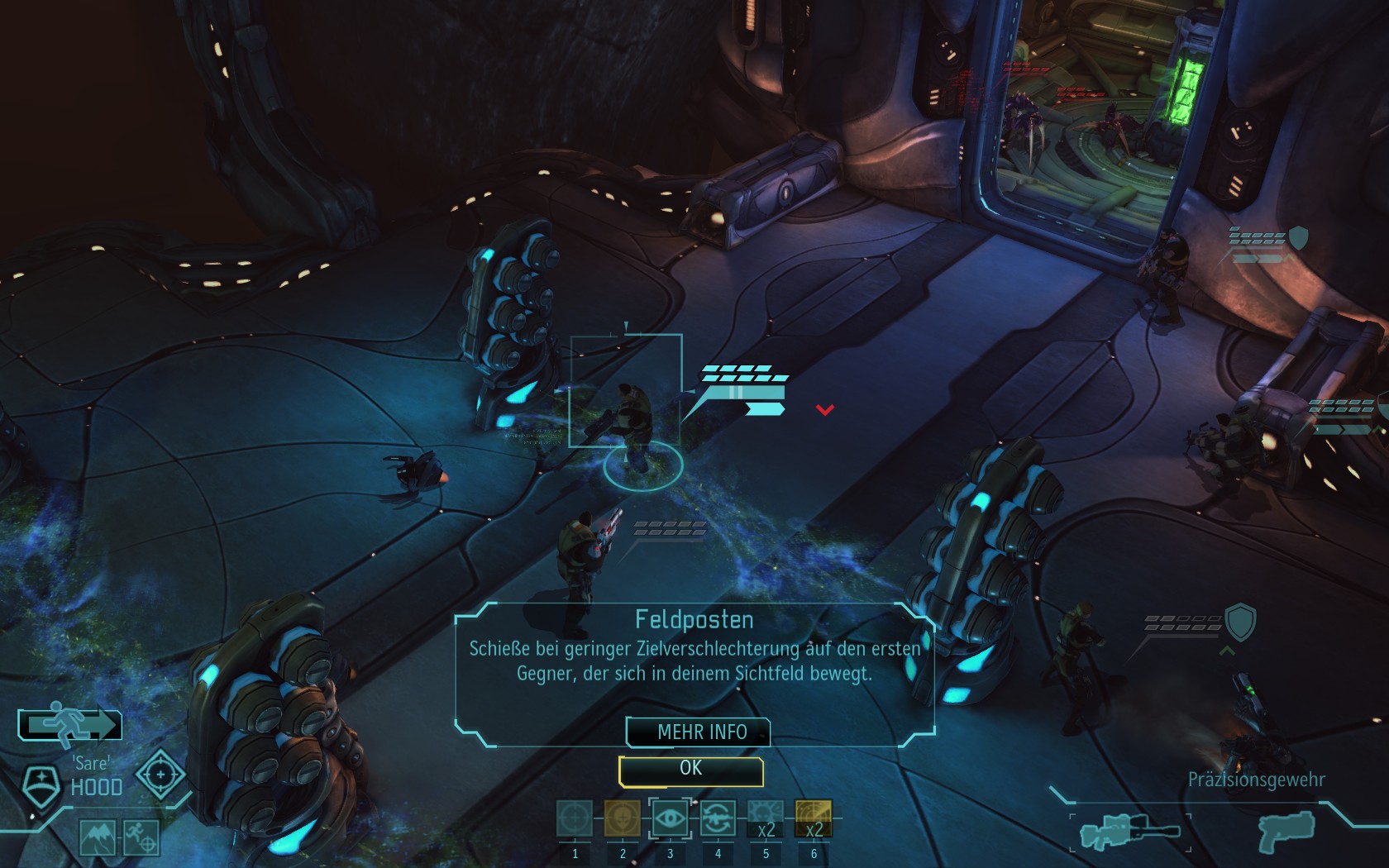Image resolution: width=1389 pixels, height=868 pixels.
Task: Activate the yellow alien-head headshot ability
Action: (x=622, y=819)
